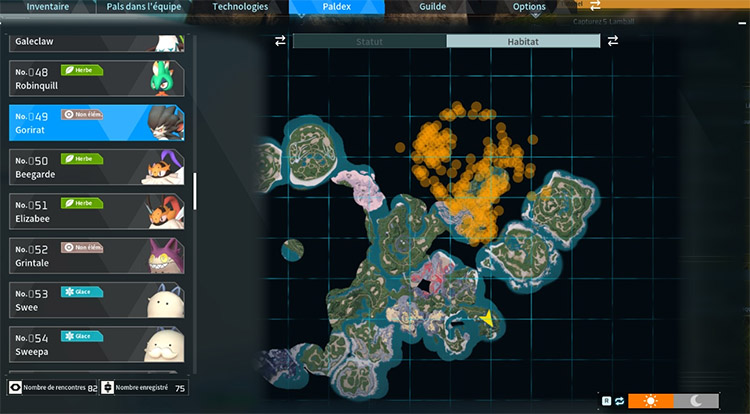The height and width of the screenshot is (414, 750).
Task: Open the Technologies tab
Action: tap(241, 7)
